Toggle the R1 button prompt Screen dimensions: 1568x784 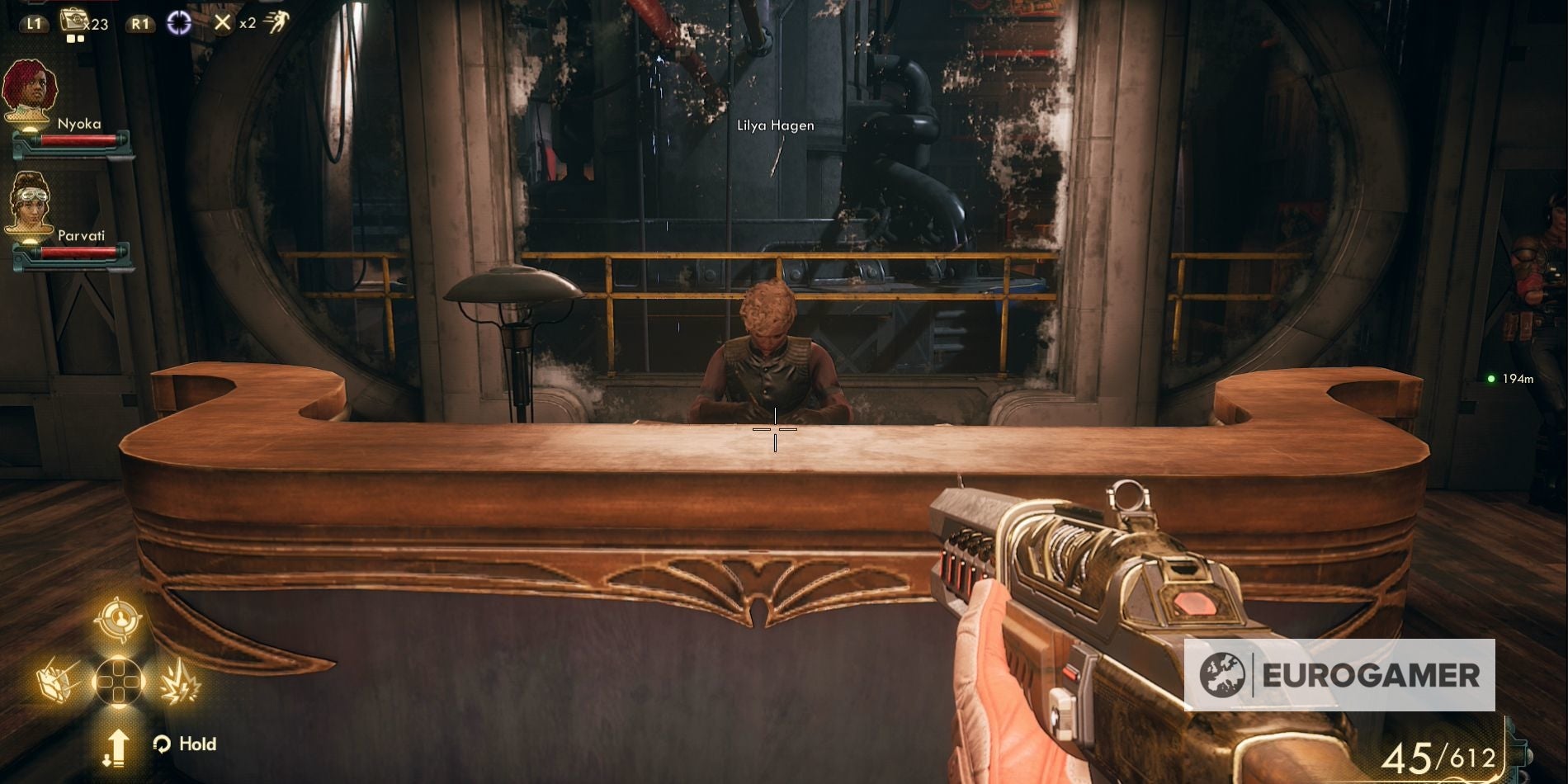tap(140, 23)
